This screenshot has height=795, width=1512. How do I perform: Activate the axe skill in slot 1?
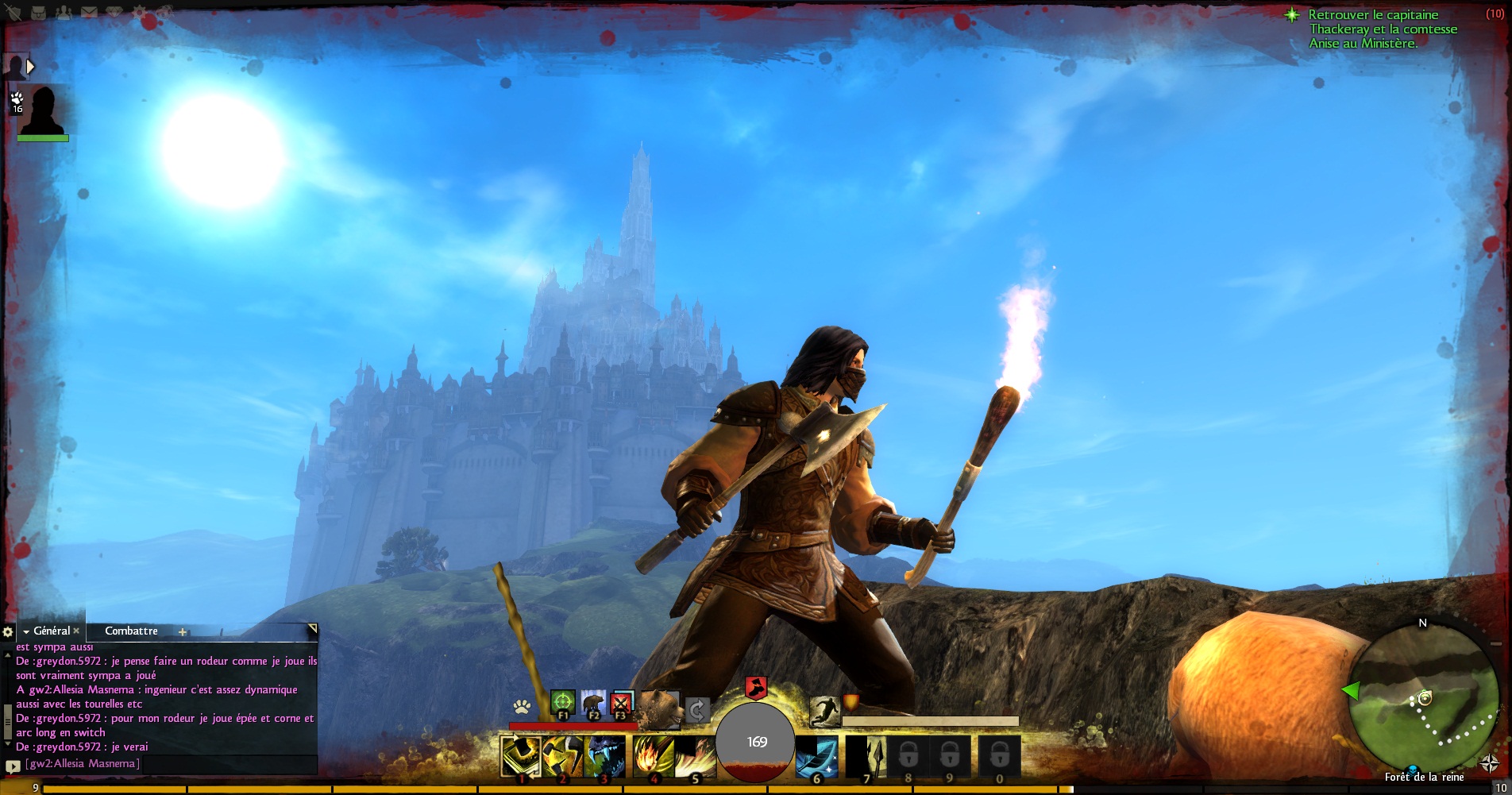[x=521, y=756]
